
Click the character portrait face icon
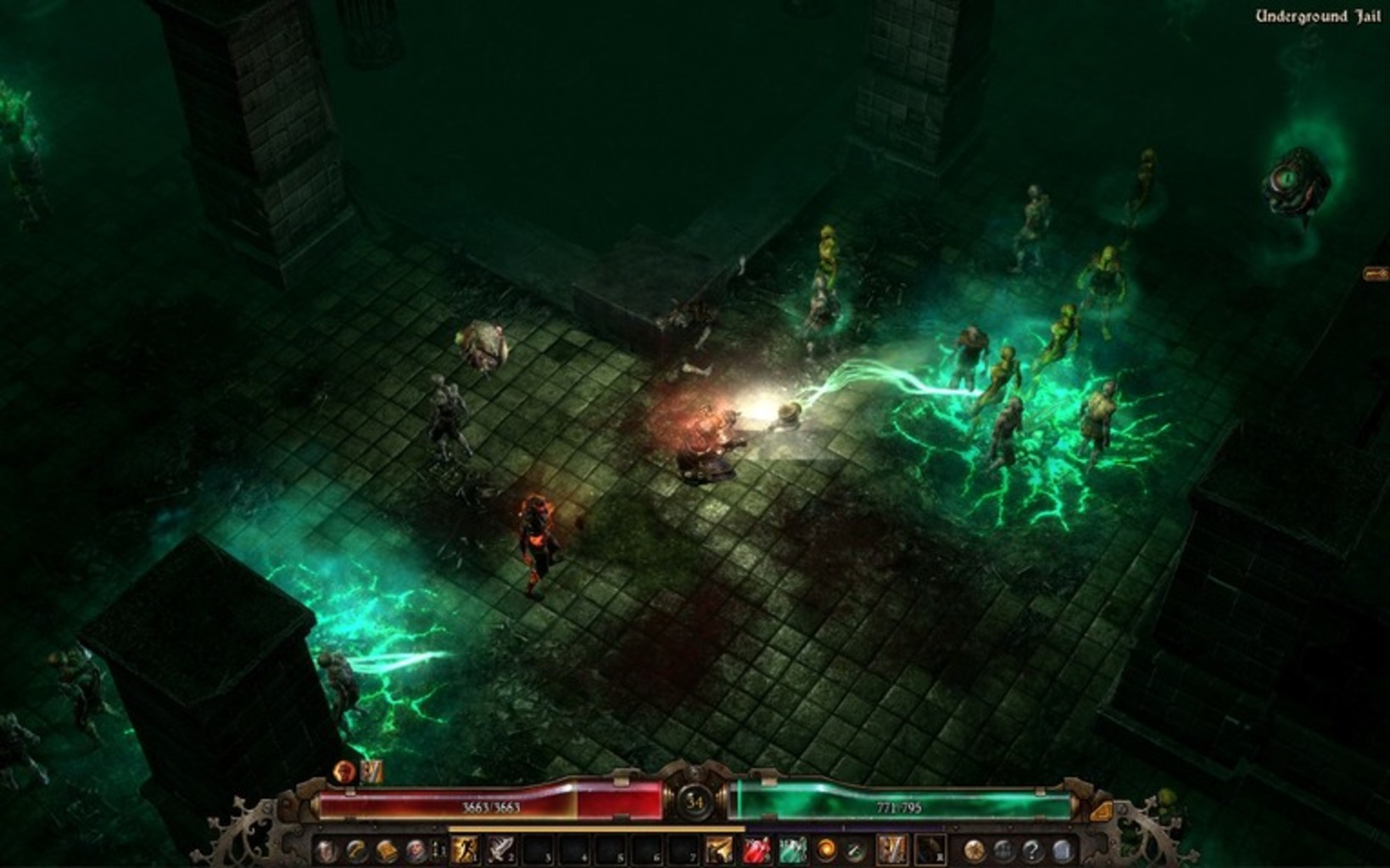click(416, 850)
